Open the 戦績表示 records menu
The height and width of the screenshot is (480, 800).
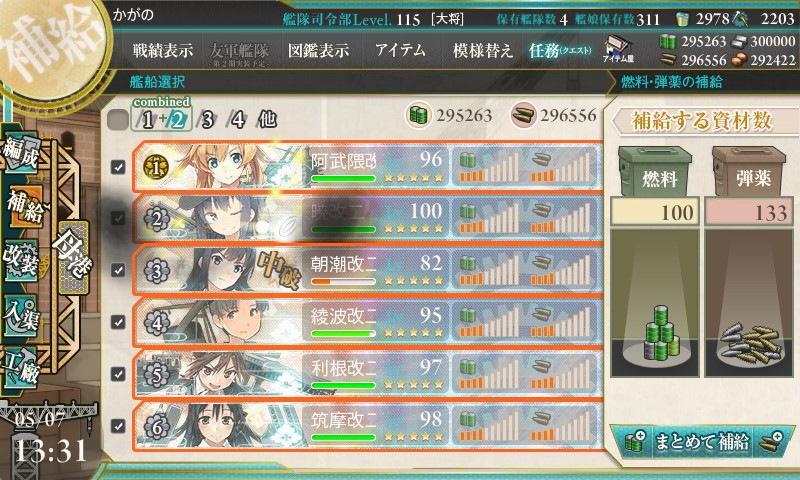[165, 50]
